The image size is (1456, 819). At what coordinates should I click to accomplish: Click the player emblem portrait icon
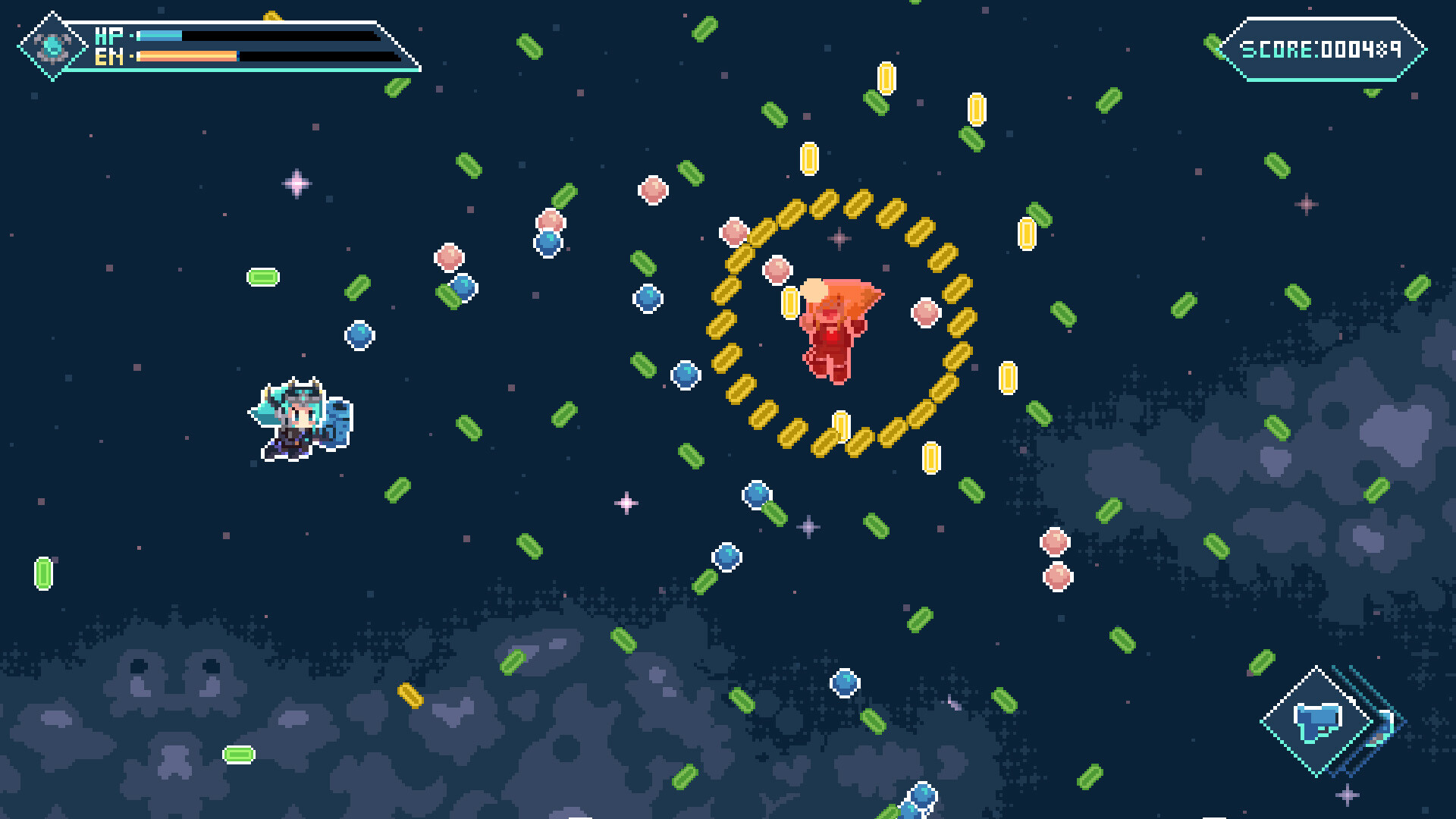(x=52, y=44)
